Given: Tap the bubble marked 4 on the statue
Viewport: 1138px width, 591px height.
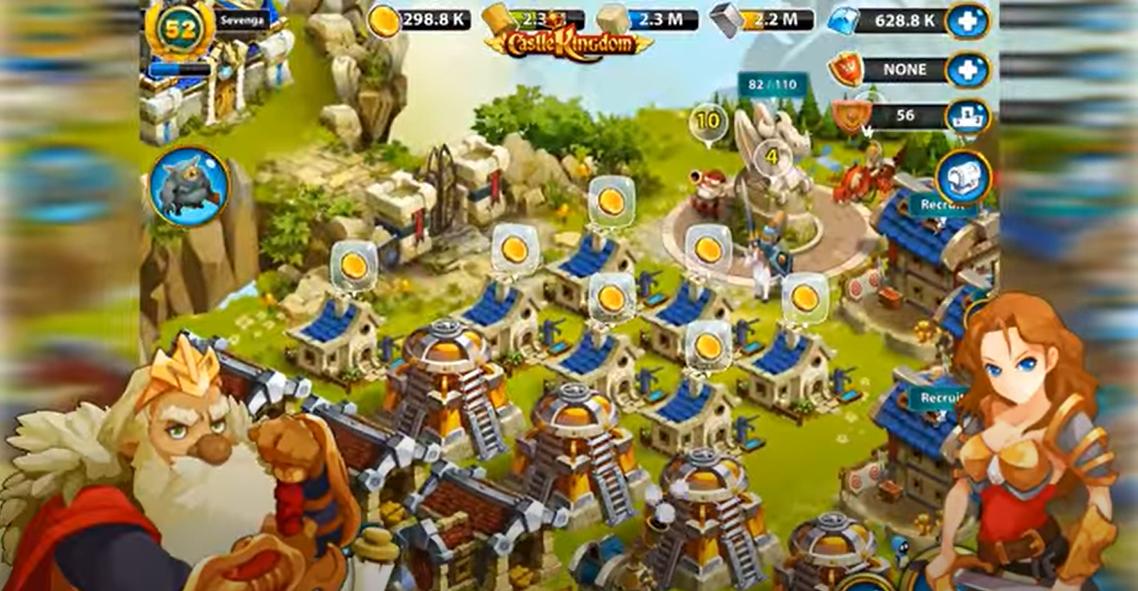Looking at the screenshot, I should [x=771, y=157].
